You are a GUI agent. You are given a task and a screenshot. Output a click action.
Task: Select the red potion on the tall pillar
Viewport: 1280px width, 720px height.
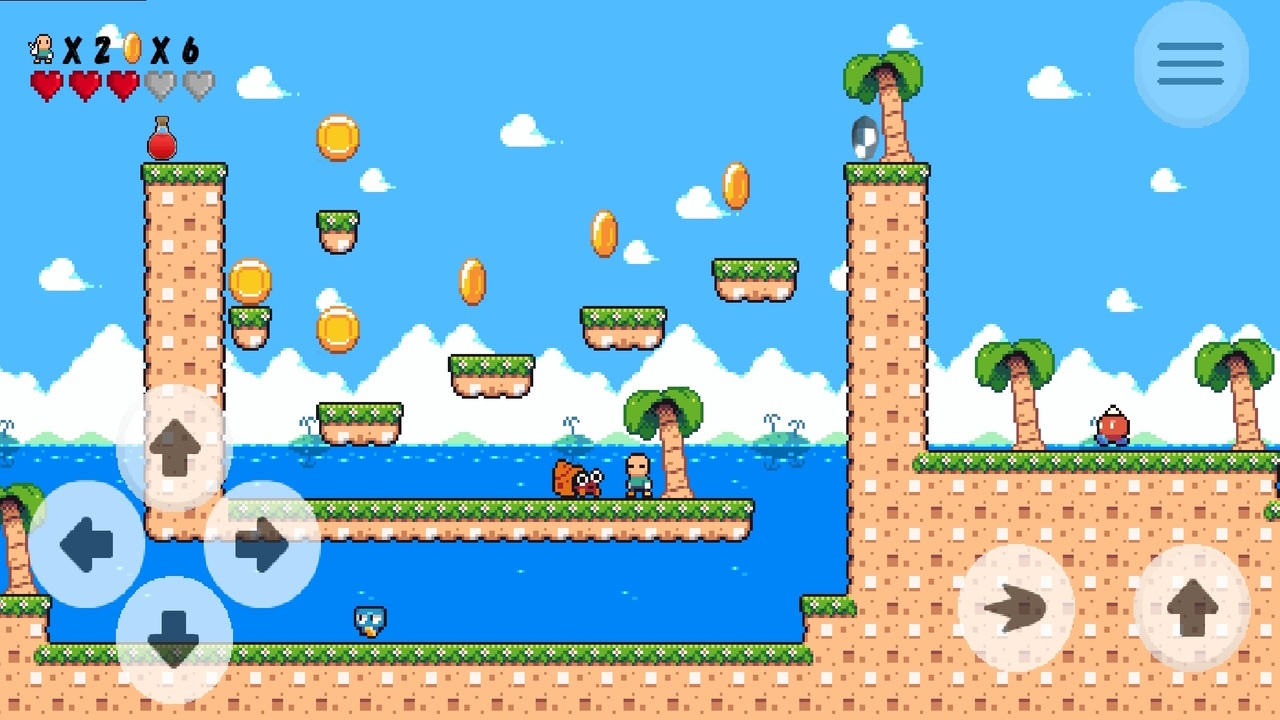[160, 142]
